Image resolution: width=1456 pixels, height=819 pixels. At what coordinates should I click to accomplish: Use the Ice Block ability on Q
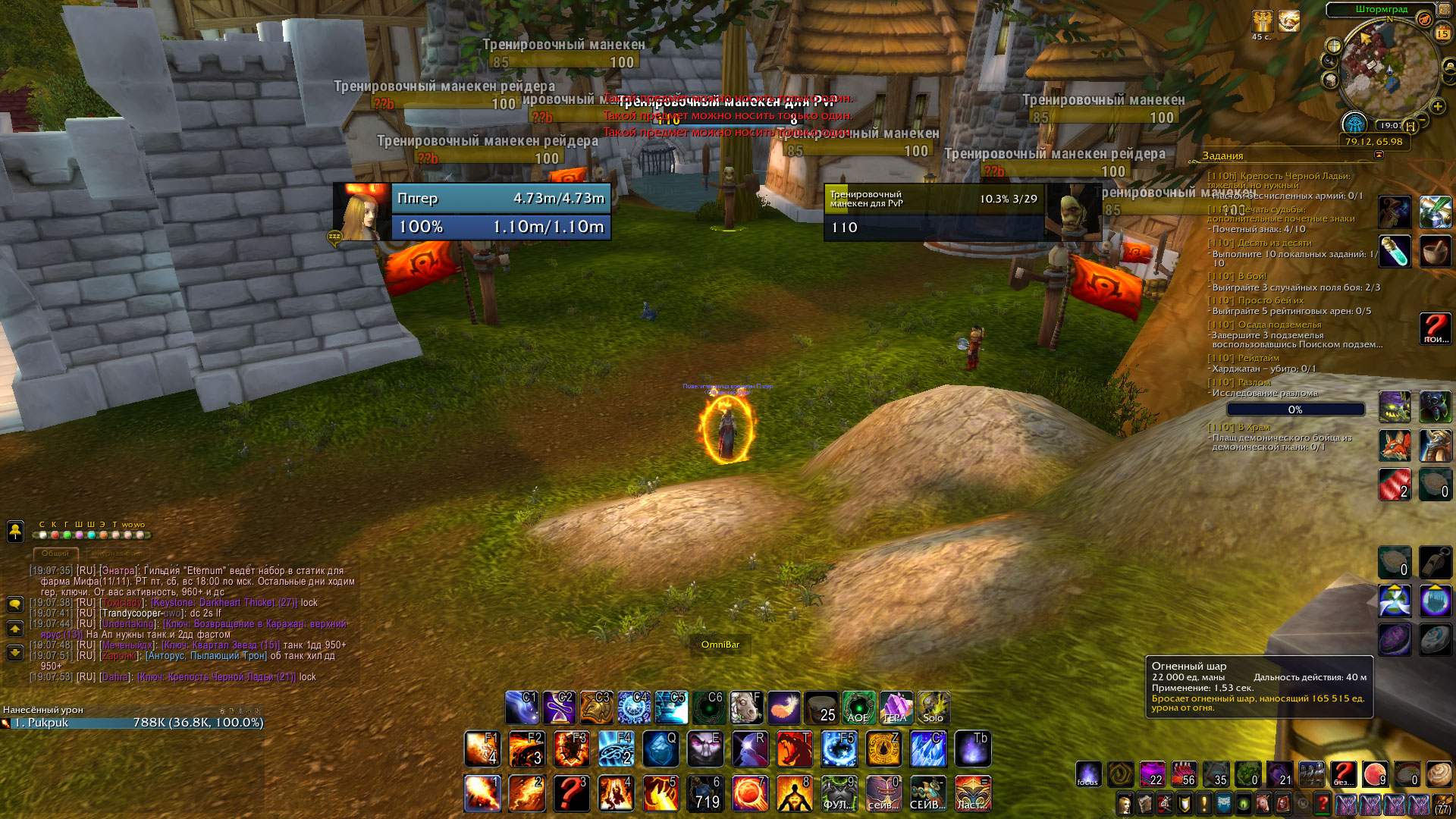[x=661, y=748]
